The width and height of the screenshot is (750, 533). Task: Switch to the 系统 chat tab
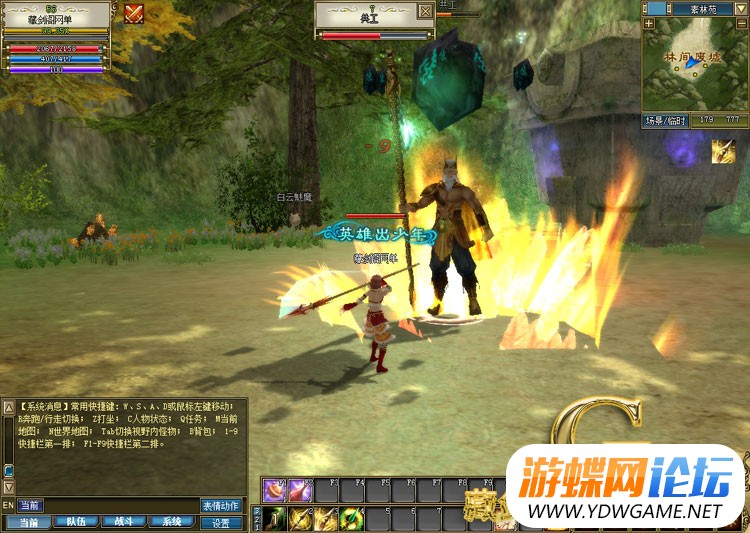click(172, 521)
